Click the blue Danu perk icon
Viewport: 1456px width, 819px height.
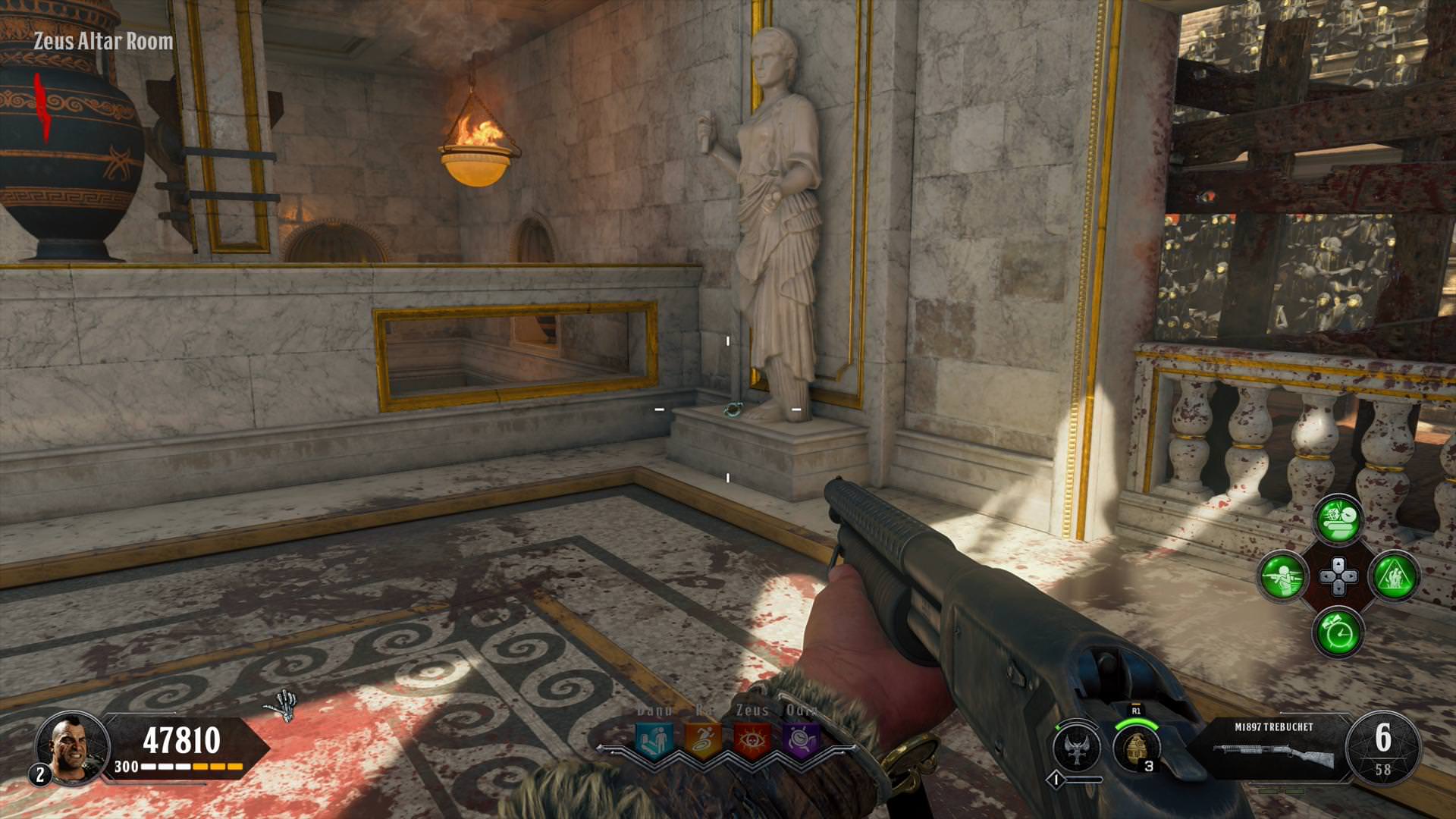[653, 739]
